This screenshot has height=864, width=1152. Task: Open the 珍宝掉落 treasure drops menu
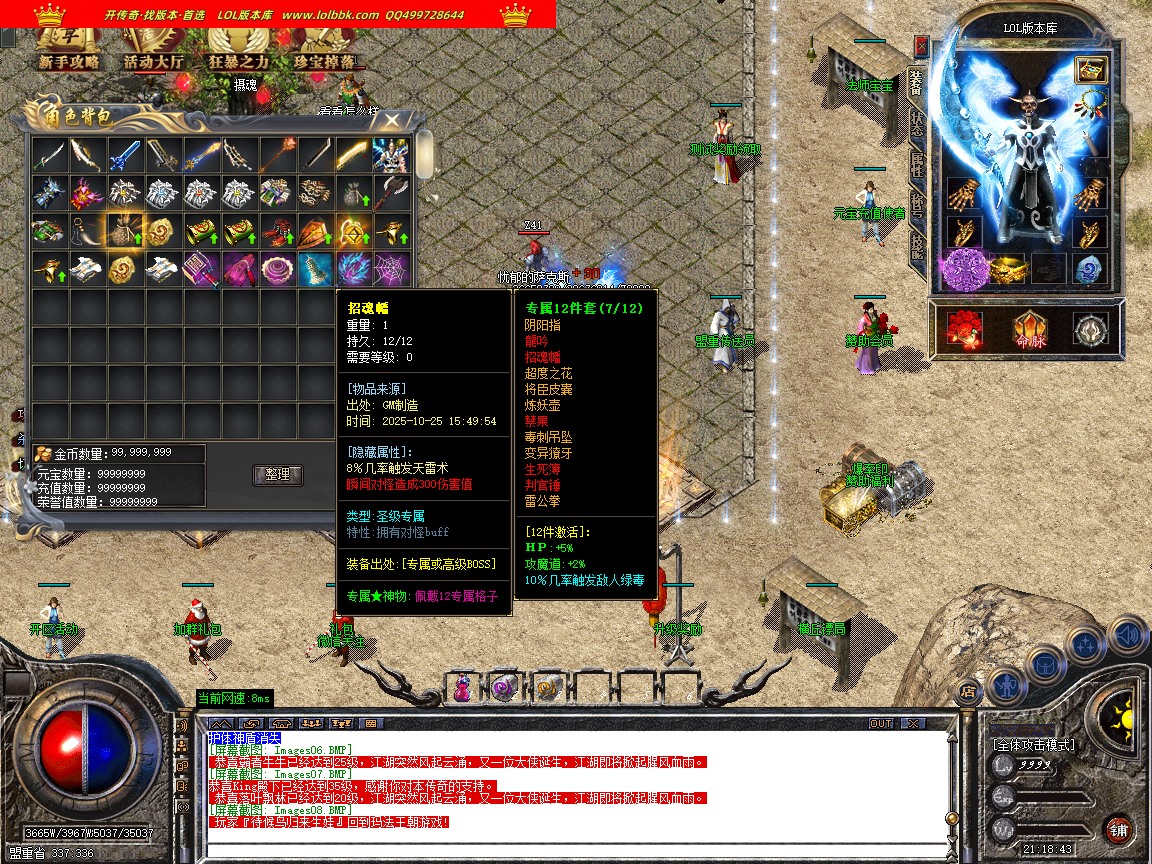click(x=323, y=59)
